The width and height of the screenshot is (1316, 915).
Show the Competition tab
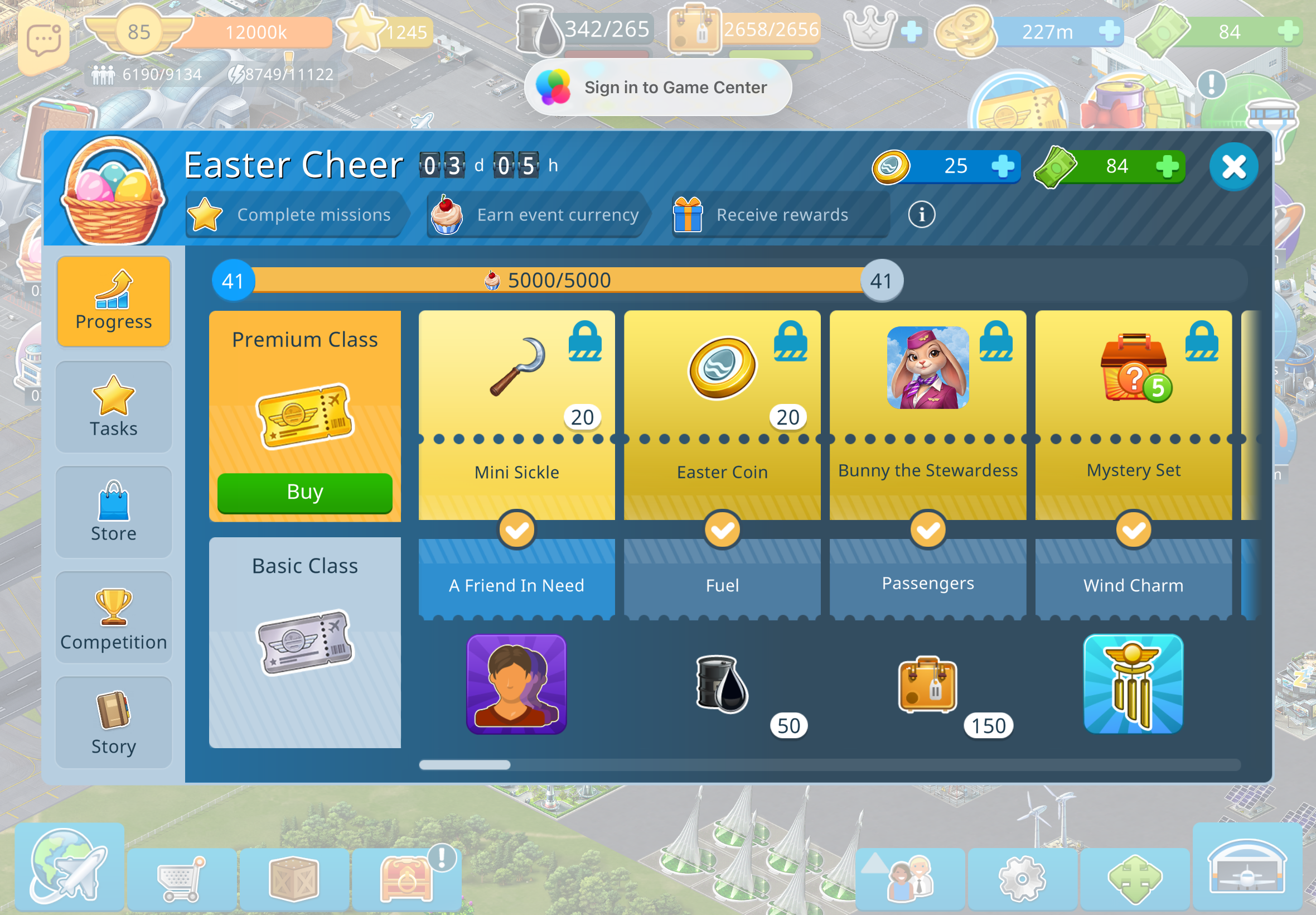[113, 618]
